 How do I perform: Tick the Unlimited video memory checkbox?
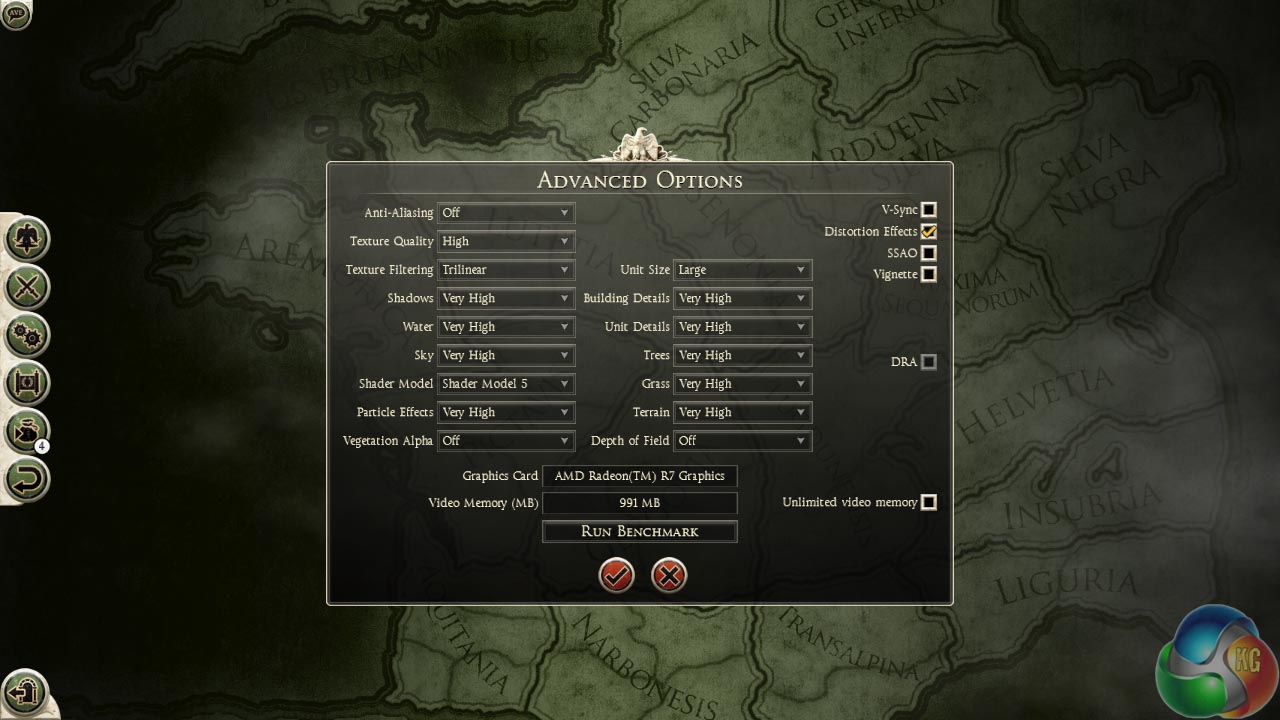click(x=929, y=502)
